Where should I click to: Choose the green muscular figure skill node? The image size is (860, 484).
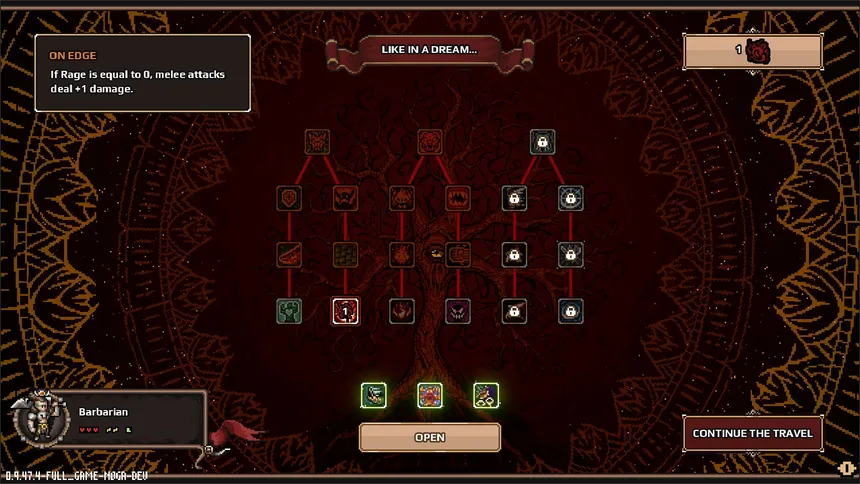(290, 311)
